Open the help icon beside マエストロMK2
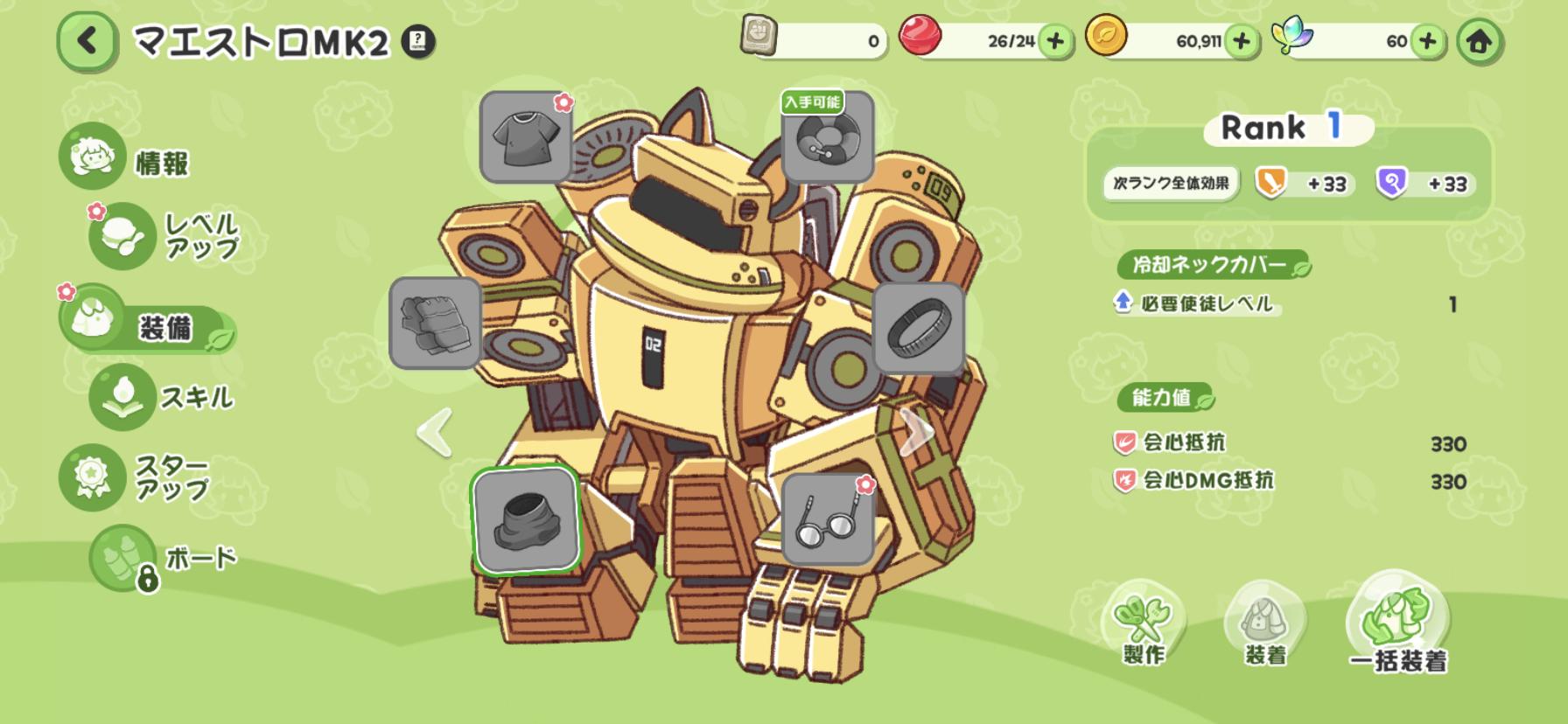The image size is (1568, 724). pos(418,41)
